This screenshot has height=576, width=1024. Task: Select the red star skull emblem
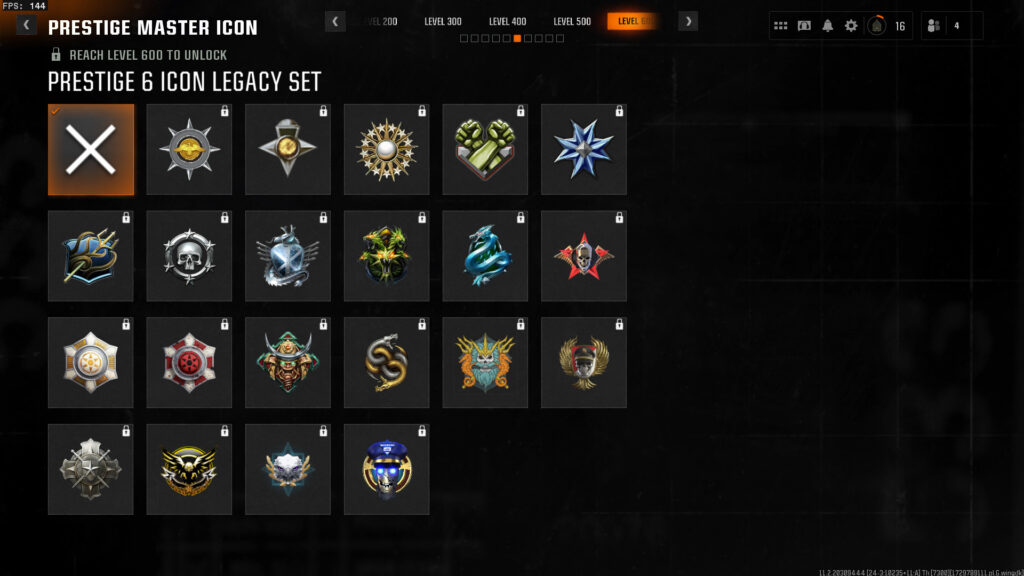[584, 256]
